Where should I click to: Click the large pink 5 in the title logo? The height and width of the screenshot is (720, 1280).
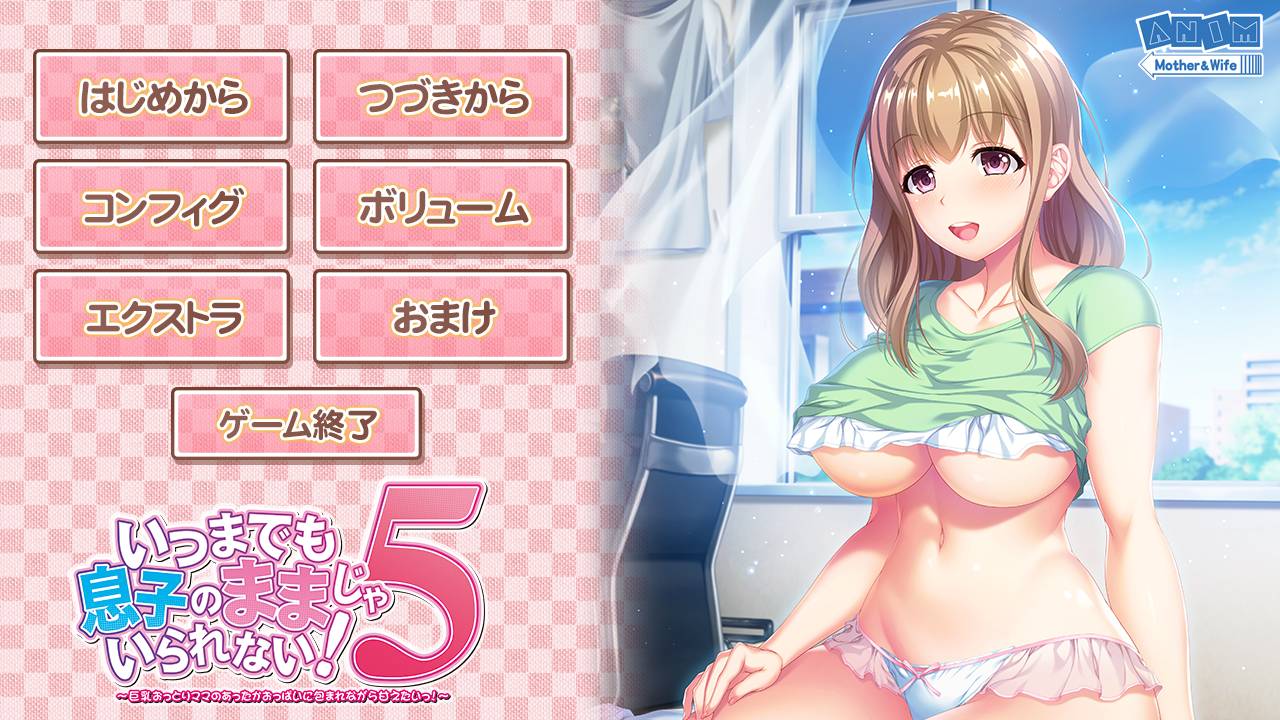pyautogui.click(x=410, y=590)
